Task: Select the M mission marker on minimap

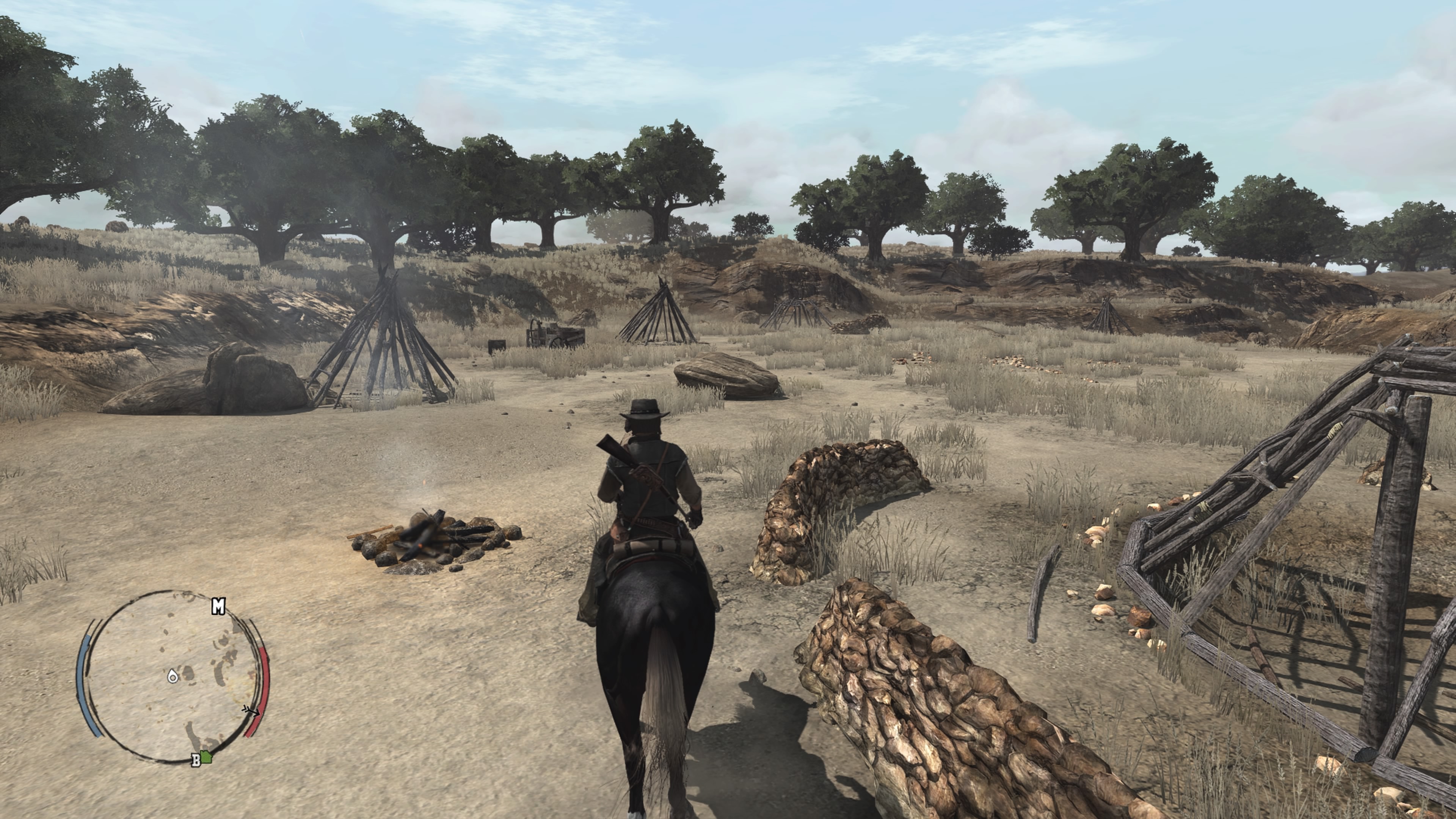Action: coord(218,607)
